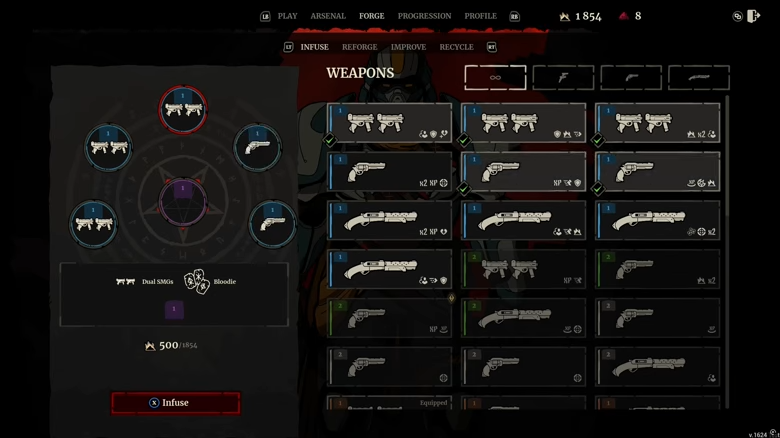Open the Progression page
Viewport: 780px width, 438px height.
(x=424, y=16)
